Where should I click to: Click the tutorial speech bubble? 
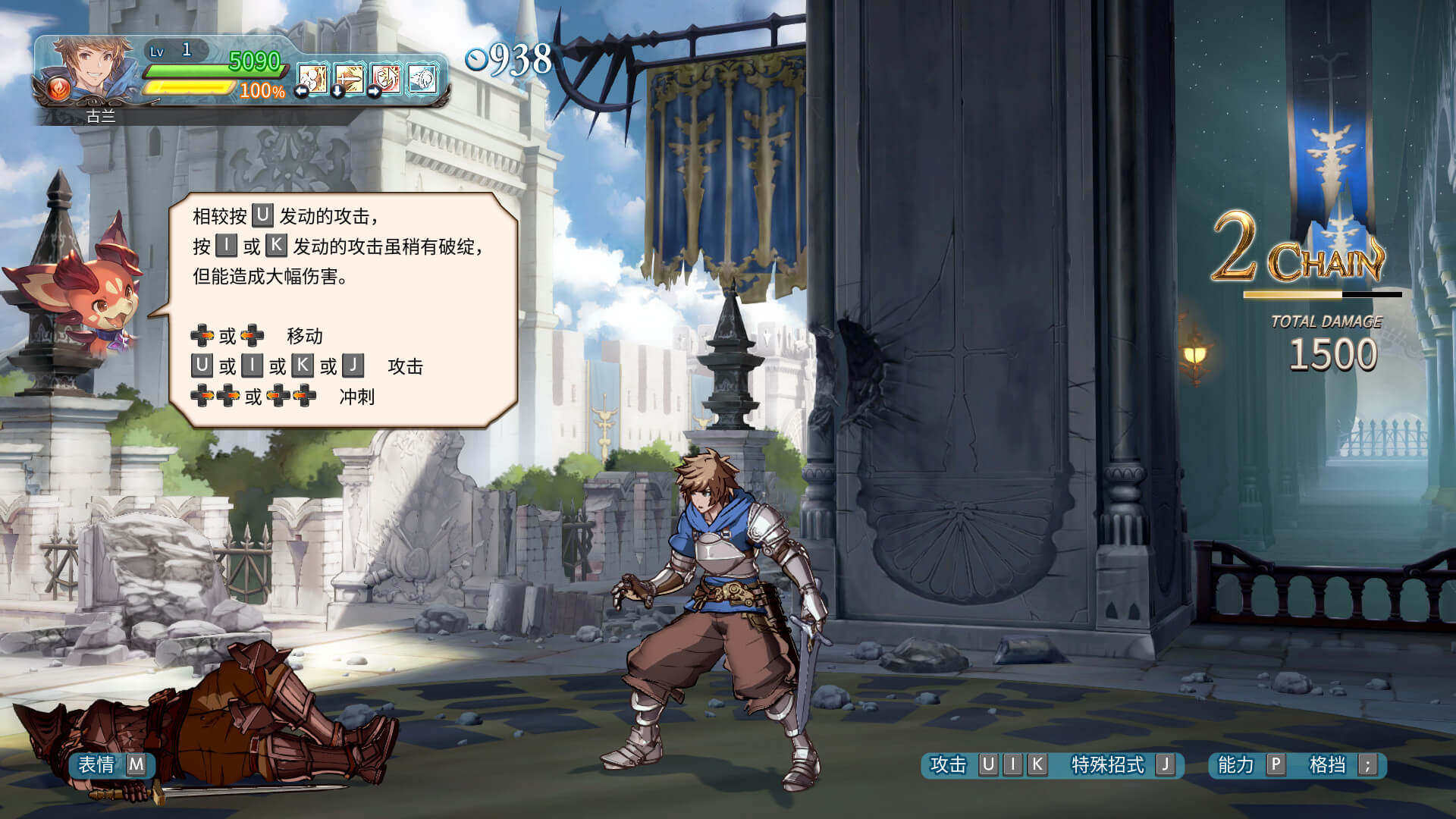tap(343, 307)
